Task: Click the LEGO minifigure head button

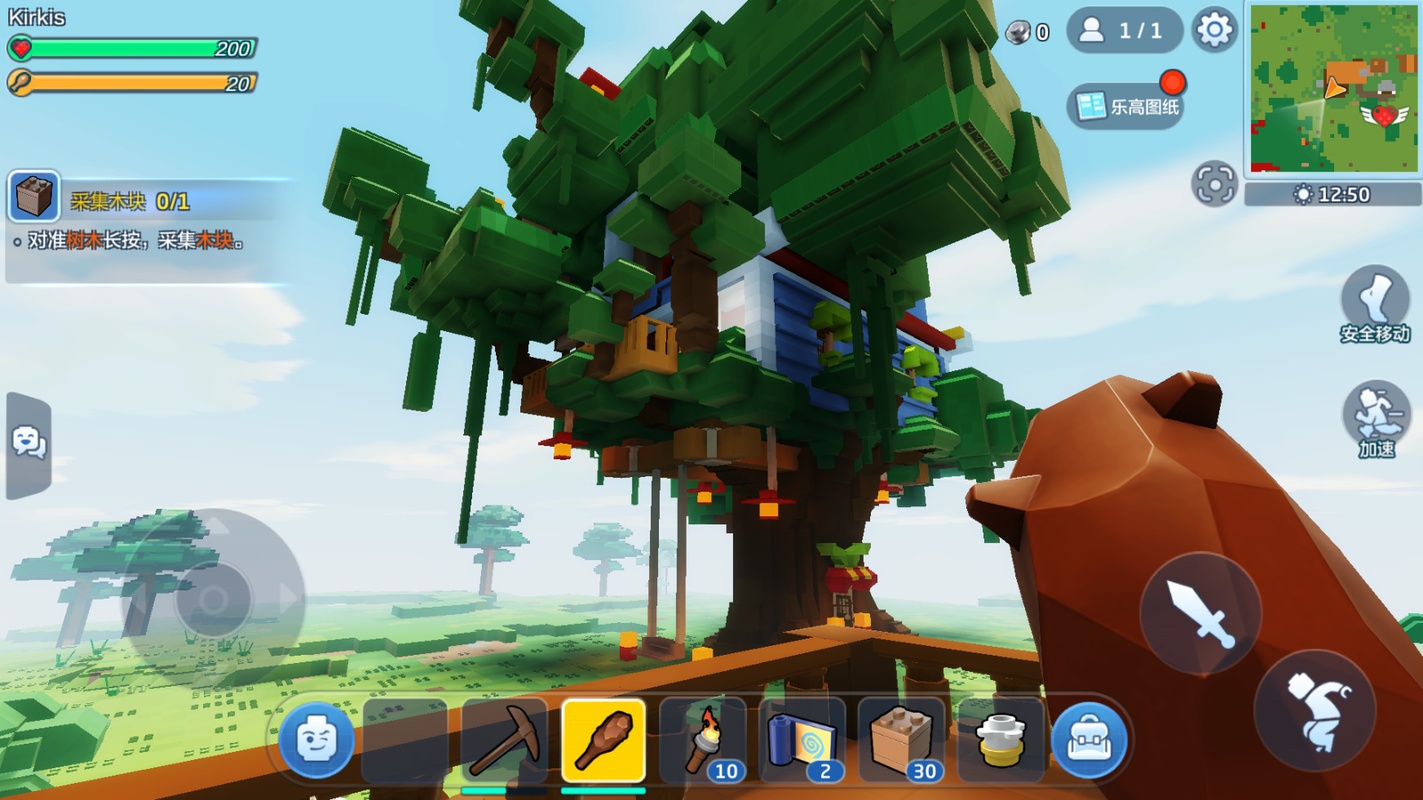Action: coord(316,741)
